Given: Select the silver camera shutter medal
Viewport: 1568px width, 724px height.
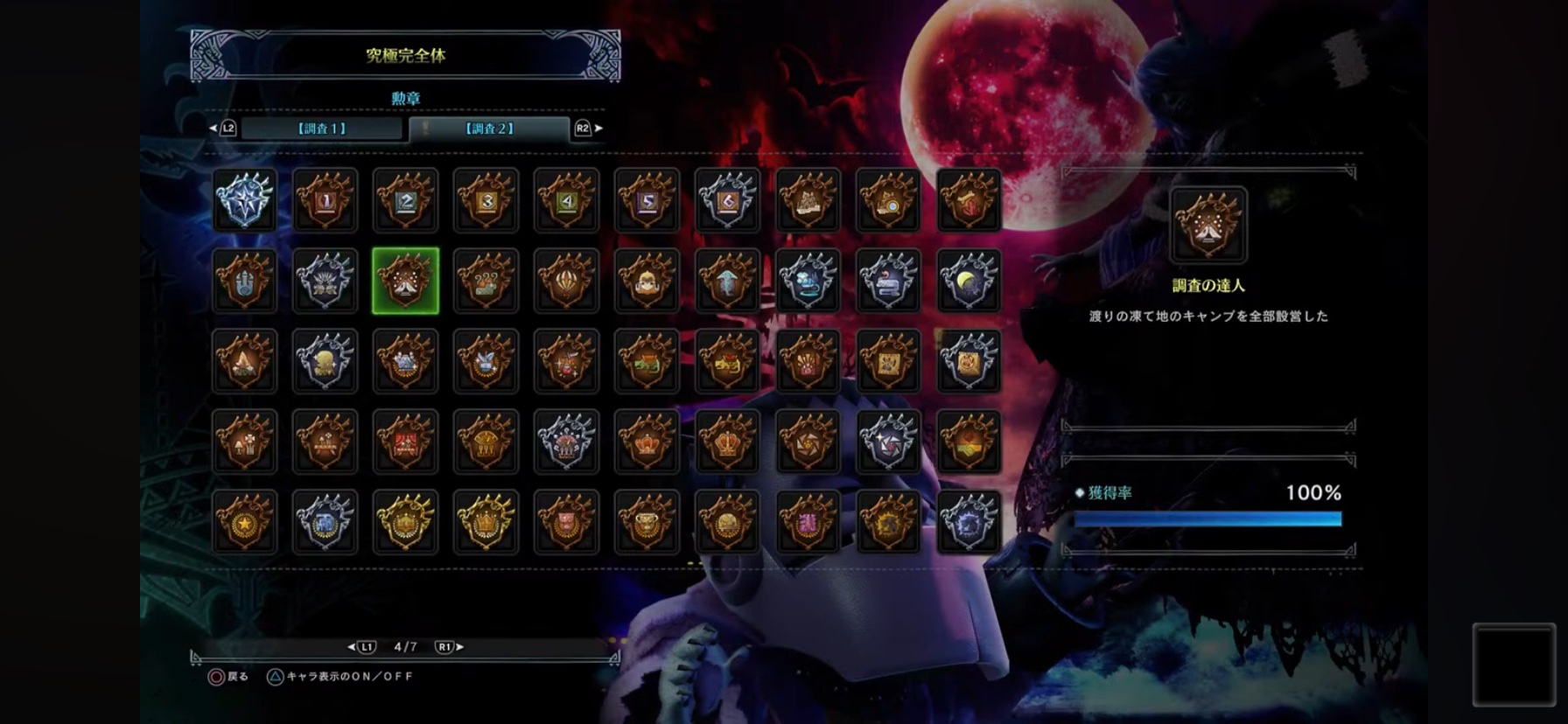Looking at the screenshot, I should coord(888,442).
